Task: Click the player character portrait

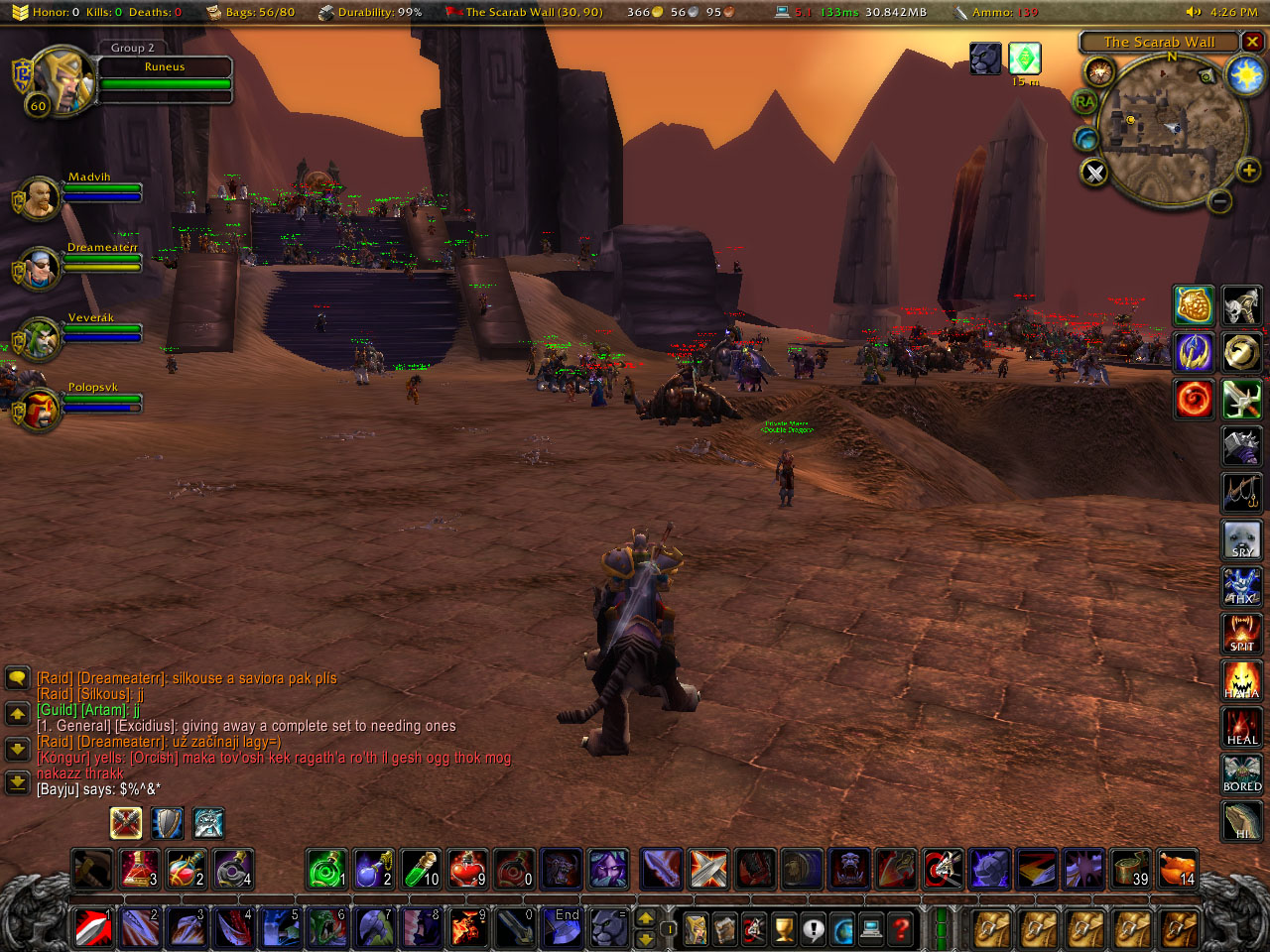Action: coord(62,79)
